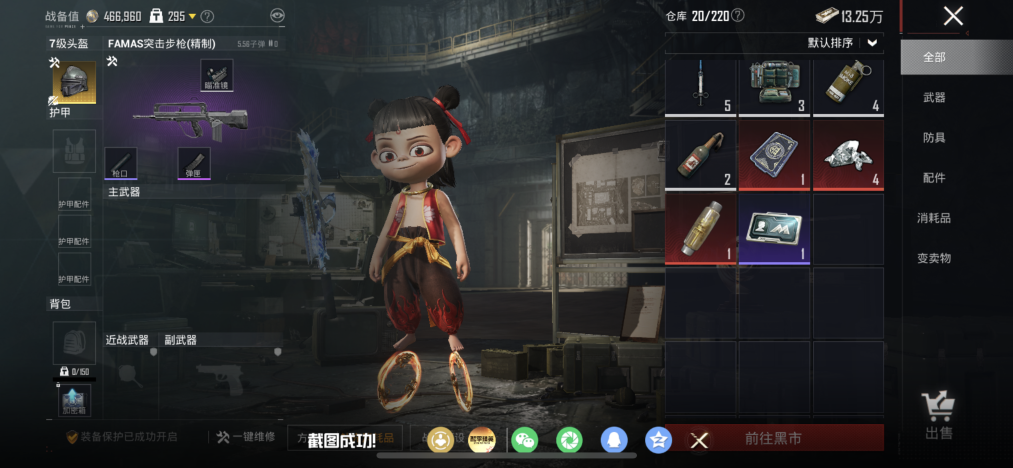Select the syringe item slot
This screenshot has width=1013, height=468.
coord(700,87)
